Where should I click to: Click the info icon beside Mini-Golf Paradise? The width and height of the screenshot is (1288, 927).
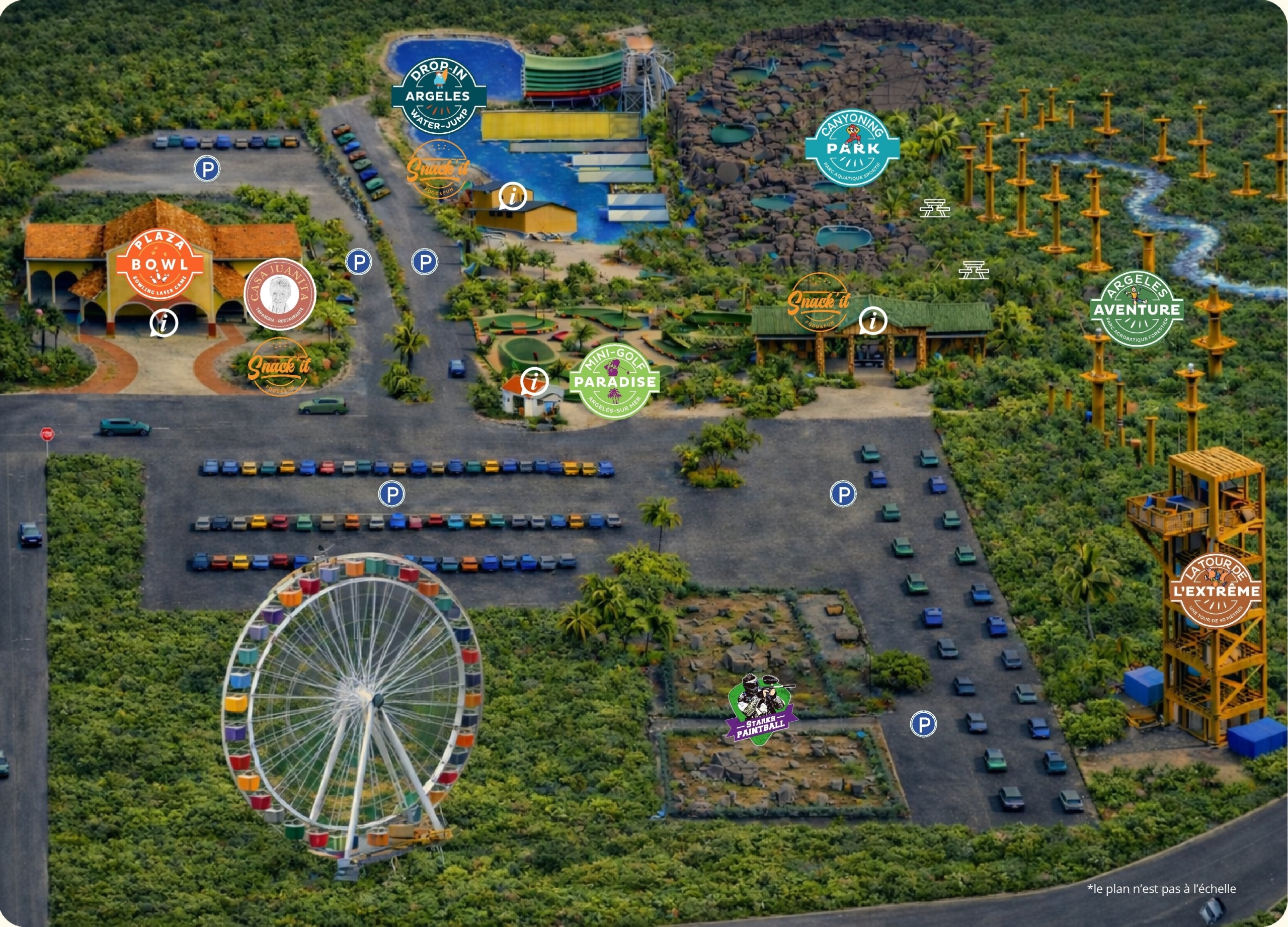point(534,381)
